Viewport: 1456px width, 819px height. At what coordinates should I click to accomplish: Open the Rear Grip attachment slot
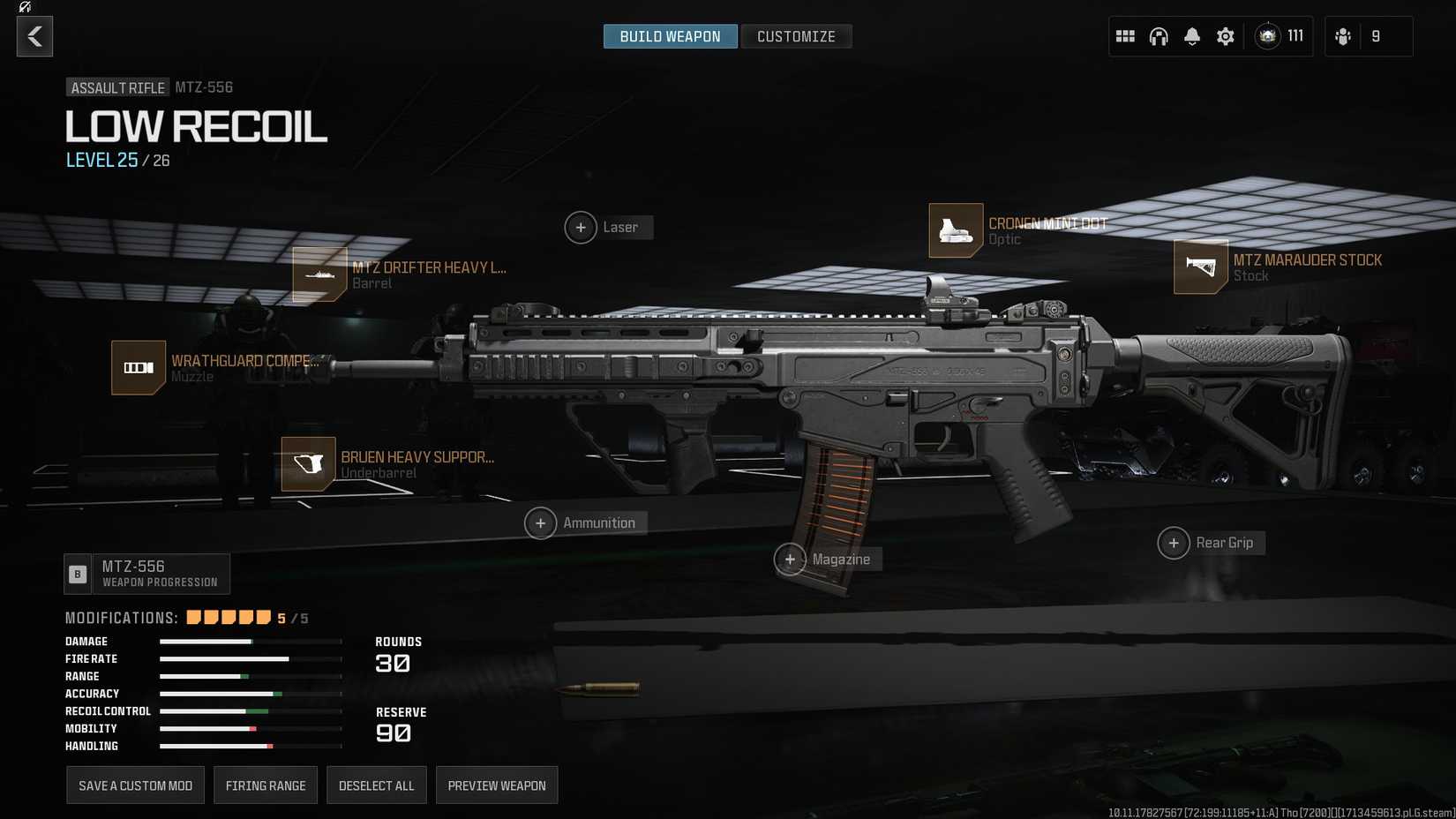pyautogui.click(x=1175, y=543)
